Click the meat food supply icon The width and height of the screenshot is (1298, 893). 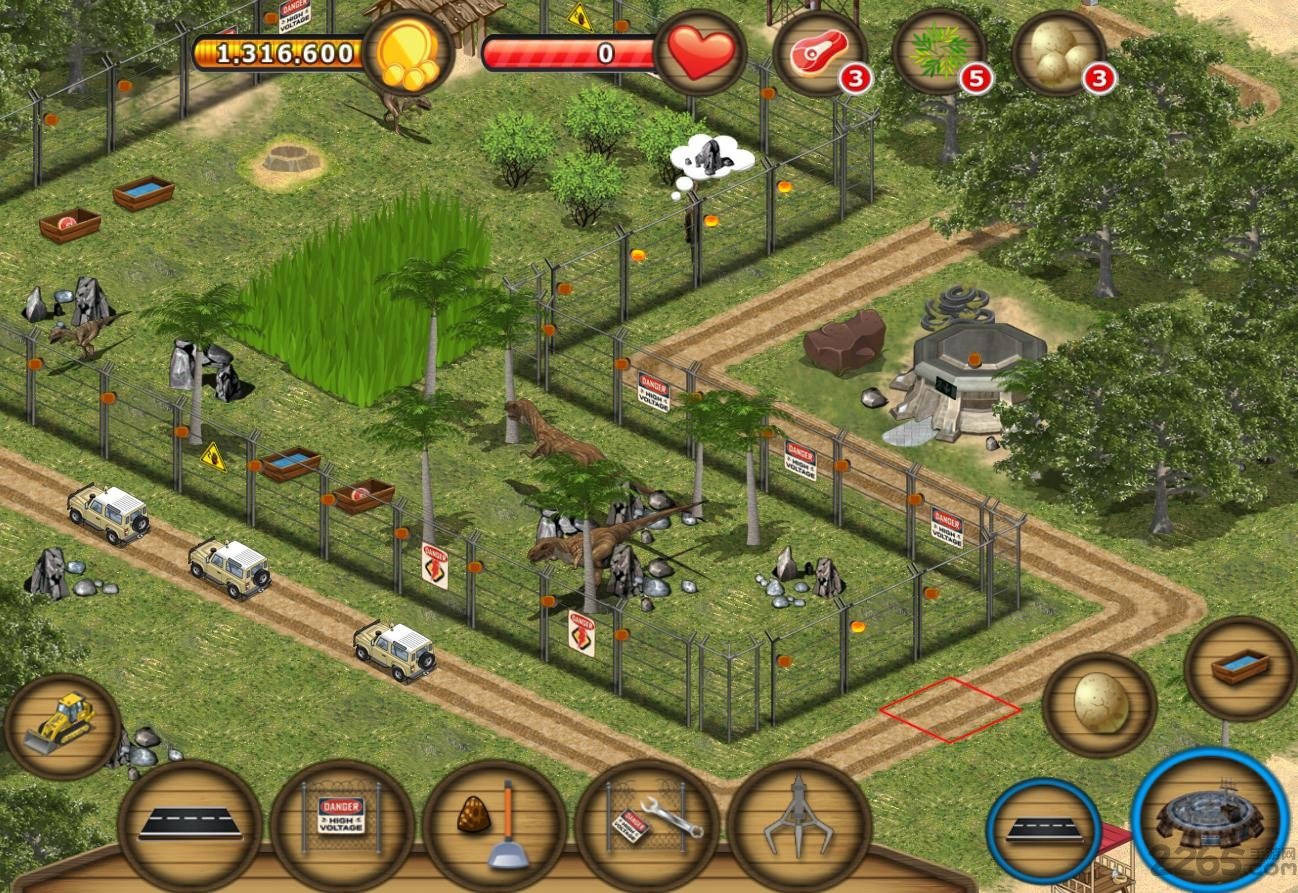pos(820,52)
